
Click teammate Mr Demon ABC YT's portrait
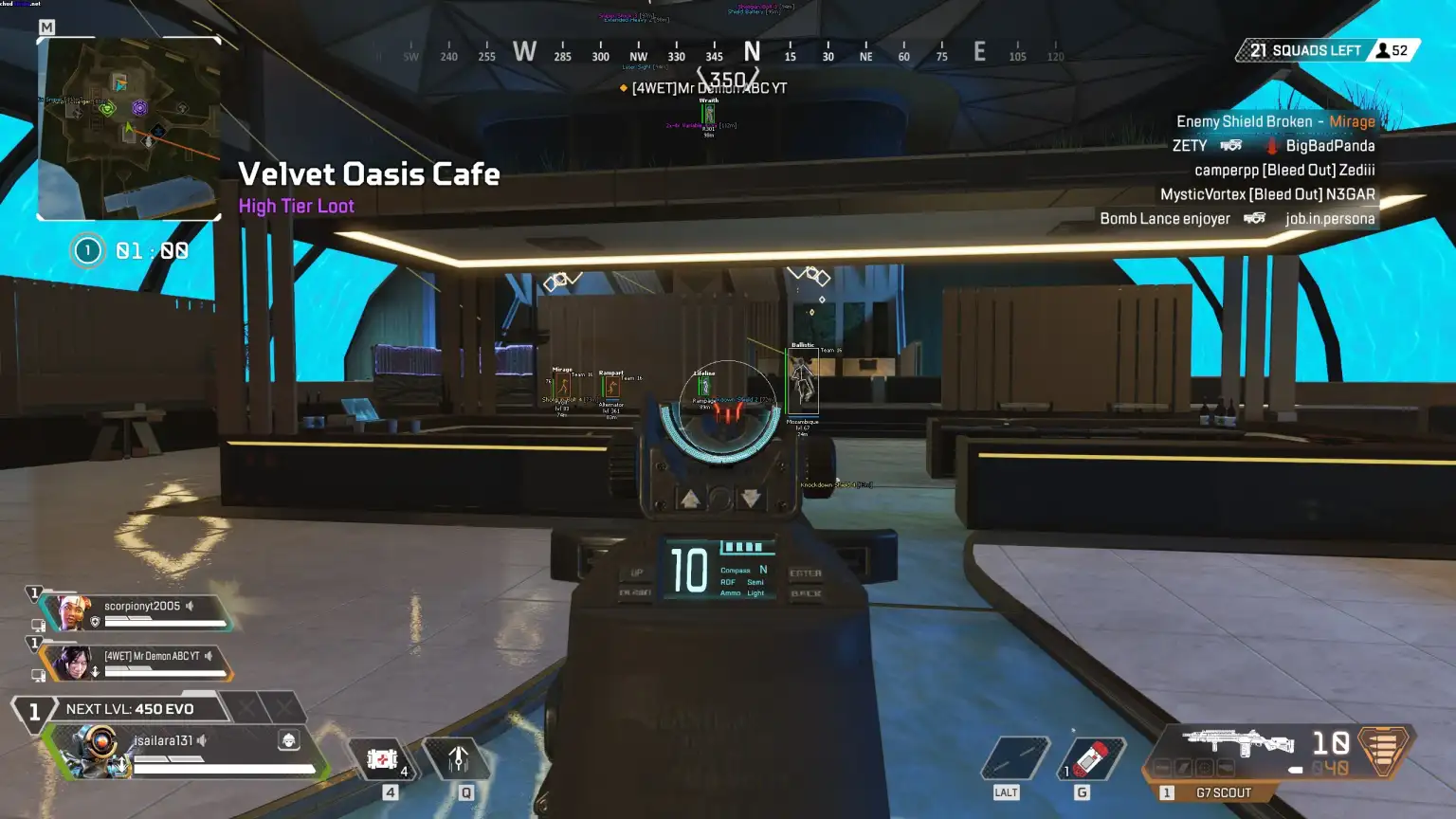71,663
